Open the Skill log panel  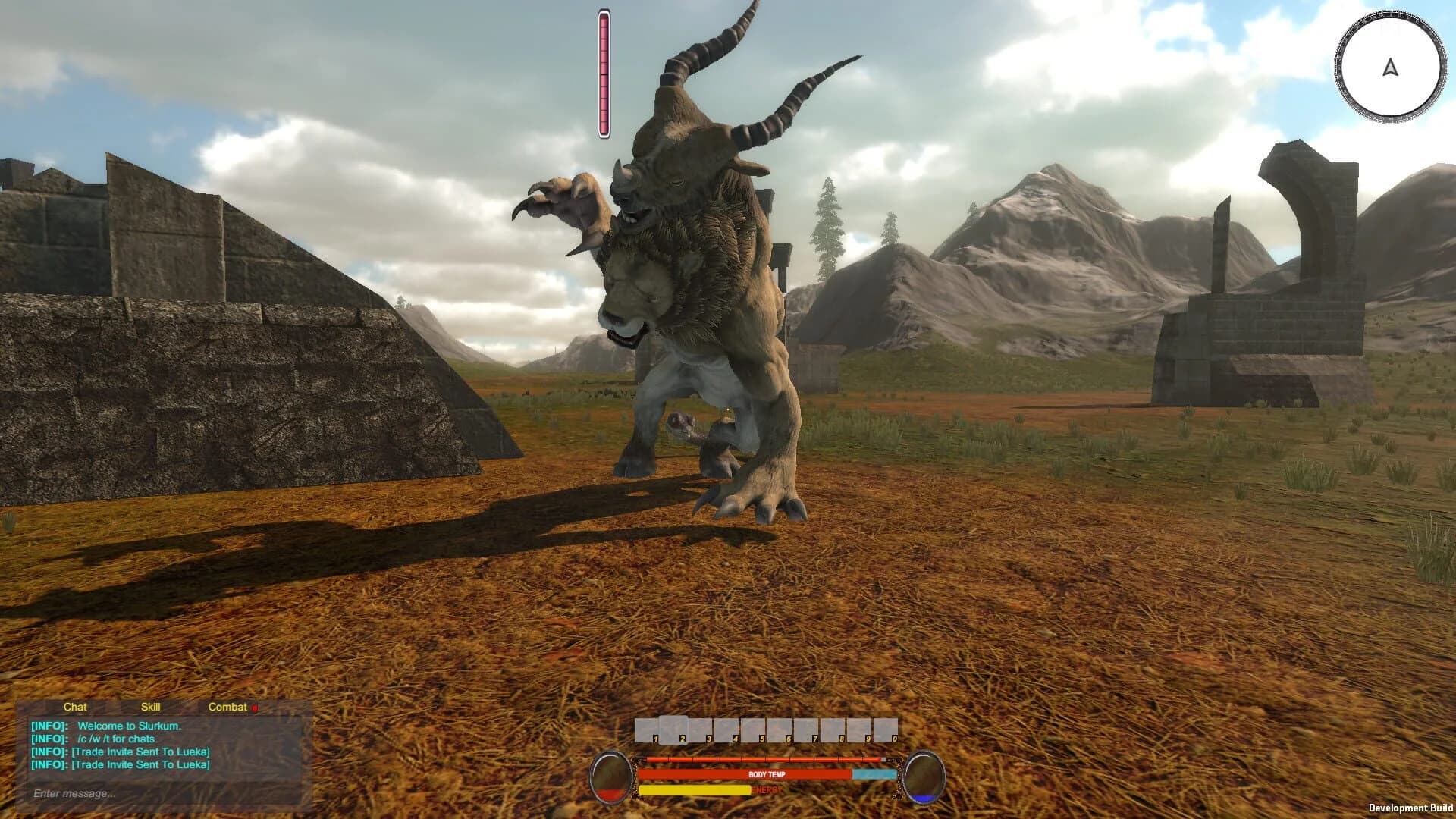tap(152, 707)
